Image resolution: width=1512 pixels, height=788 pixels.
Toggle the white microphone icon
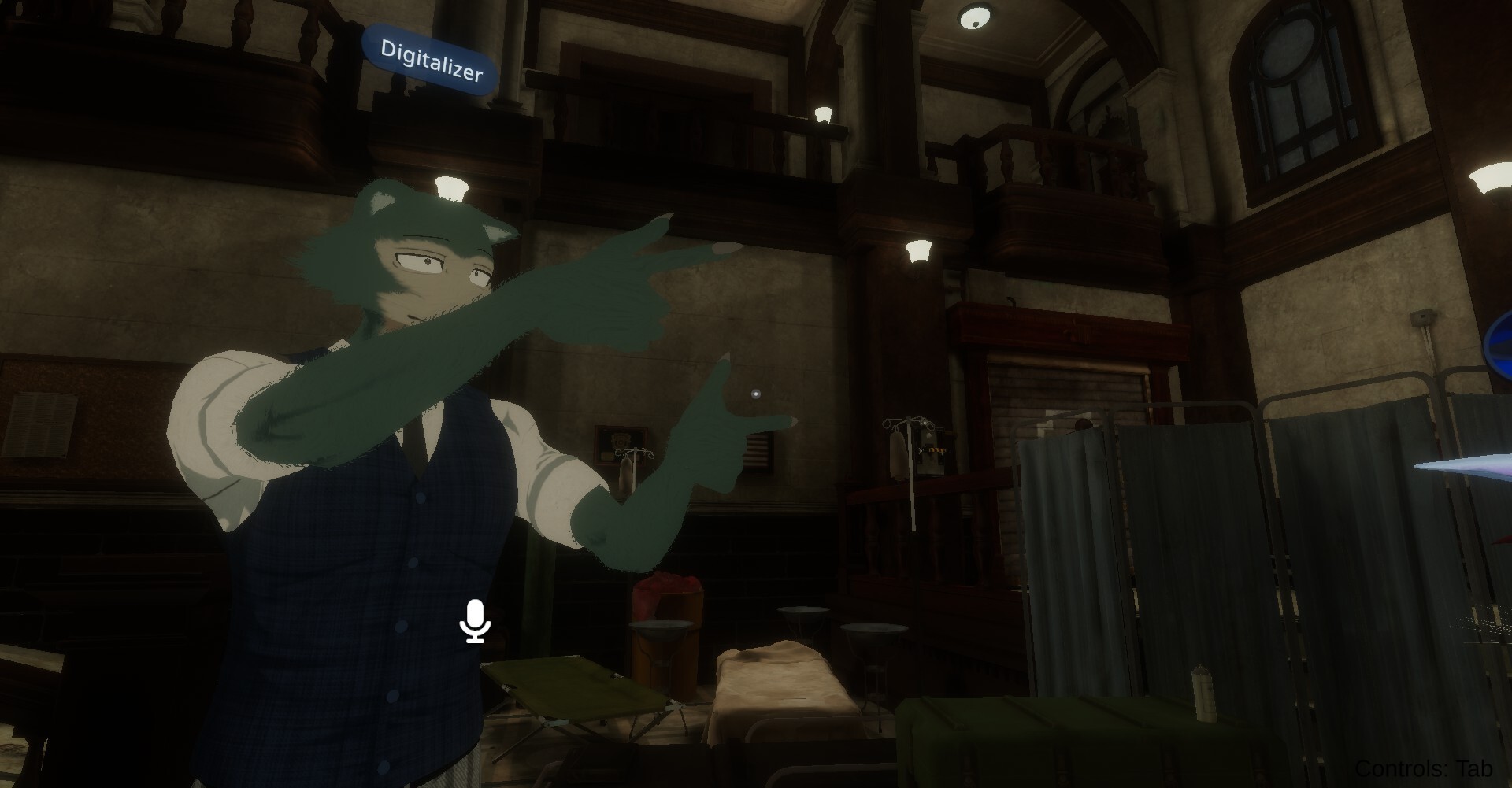[x=475, y=621]
